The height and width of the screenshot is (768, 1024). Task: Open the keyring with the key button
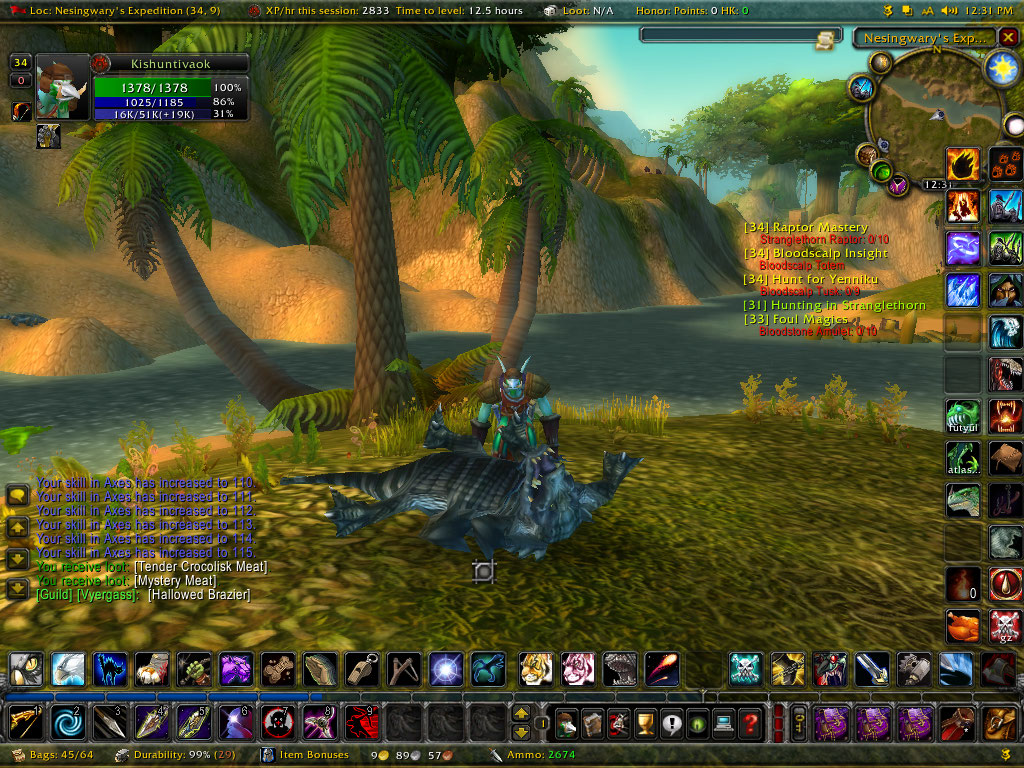coord(800,722)
